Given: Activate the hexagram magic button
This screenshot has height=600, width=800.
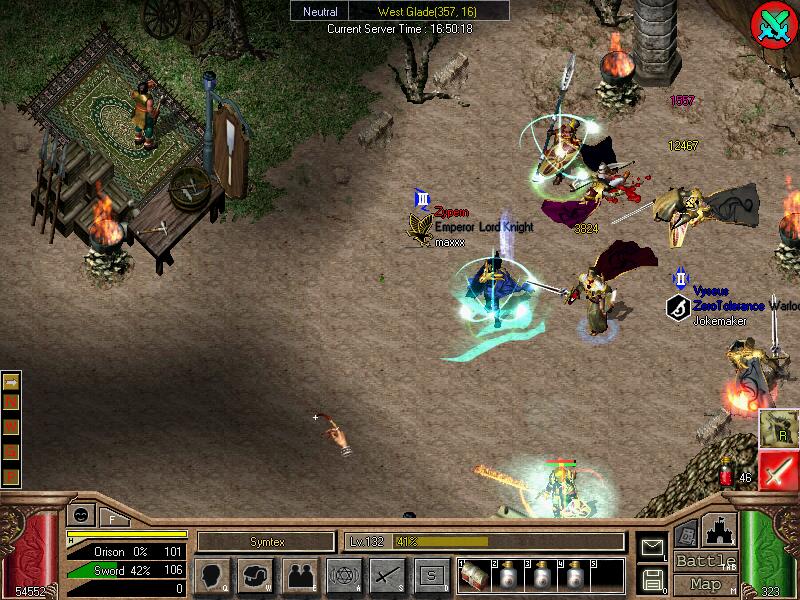Looking at the screenshot, I should (x=343, y=575).
